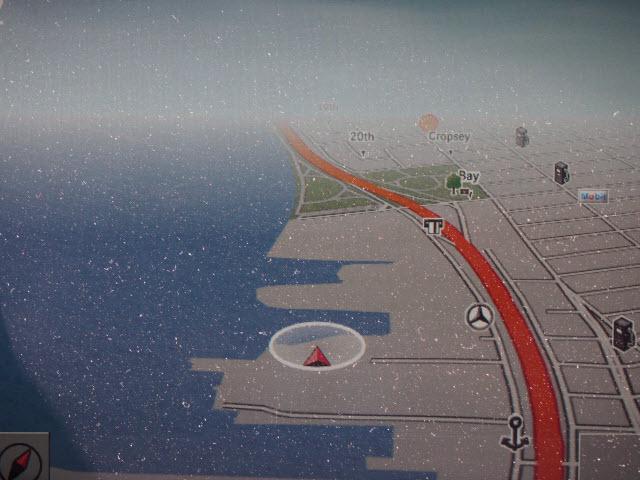Choose the park tree marker near Bay
This screenshot has width=640, height=480.
point(455,184)
